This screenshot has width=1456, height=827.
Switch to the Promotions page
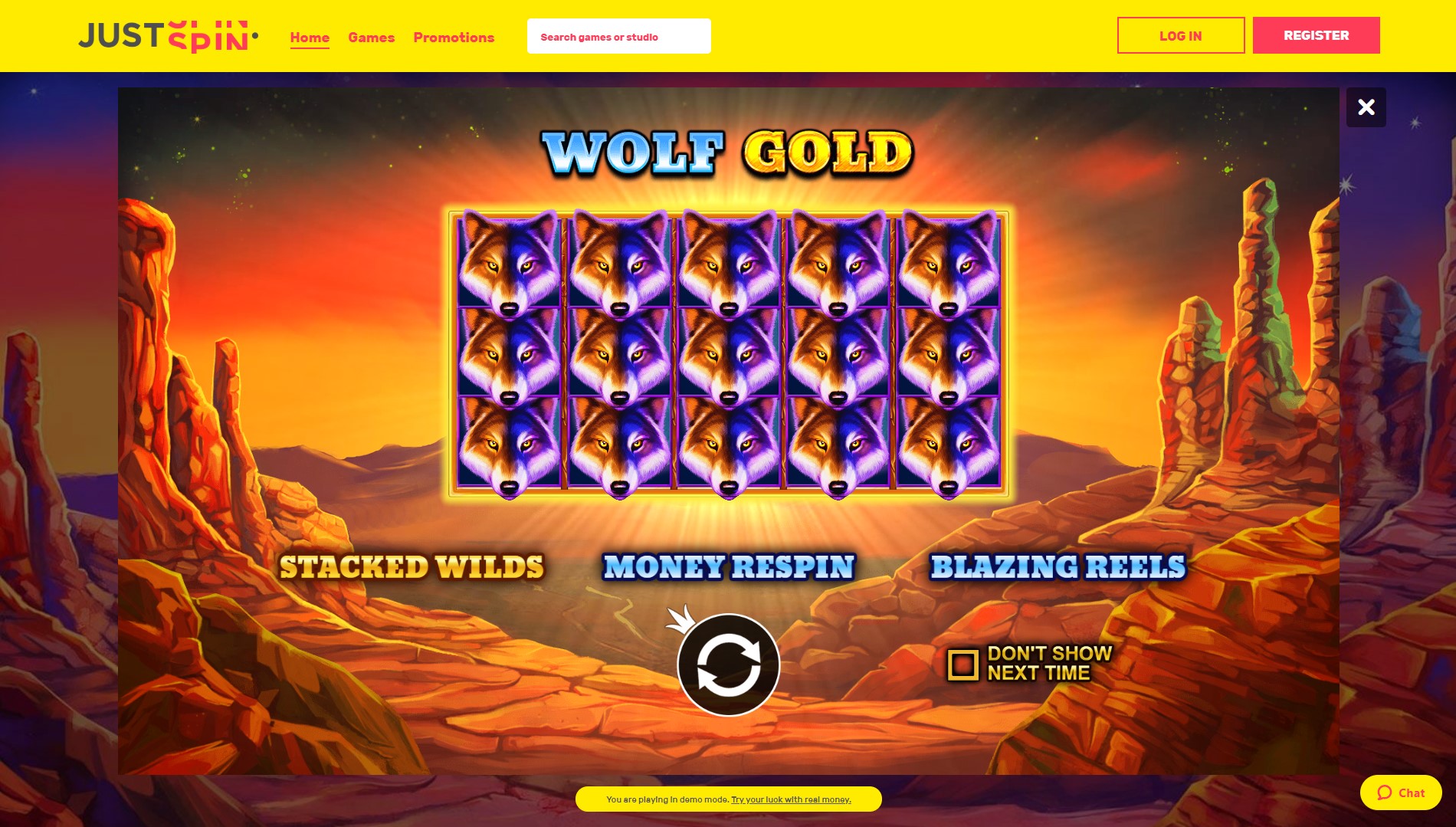[x=453, y=37]
